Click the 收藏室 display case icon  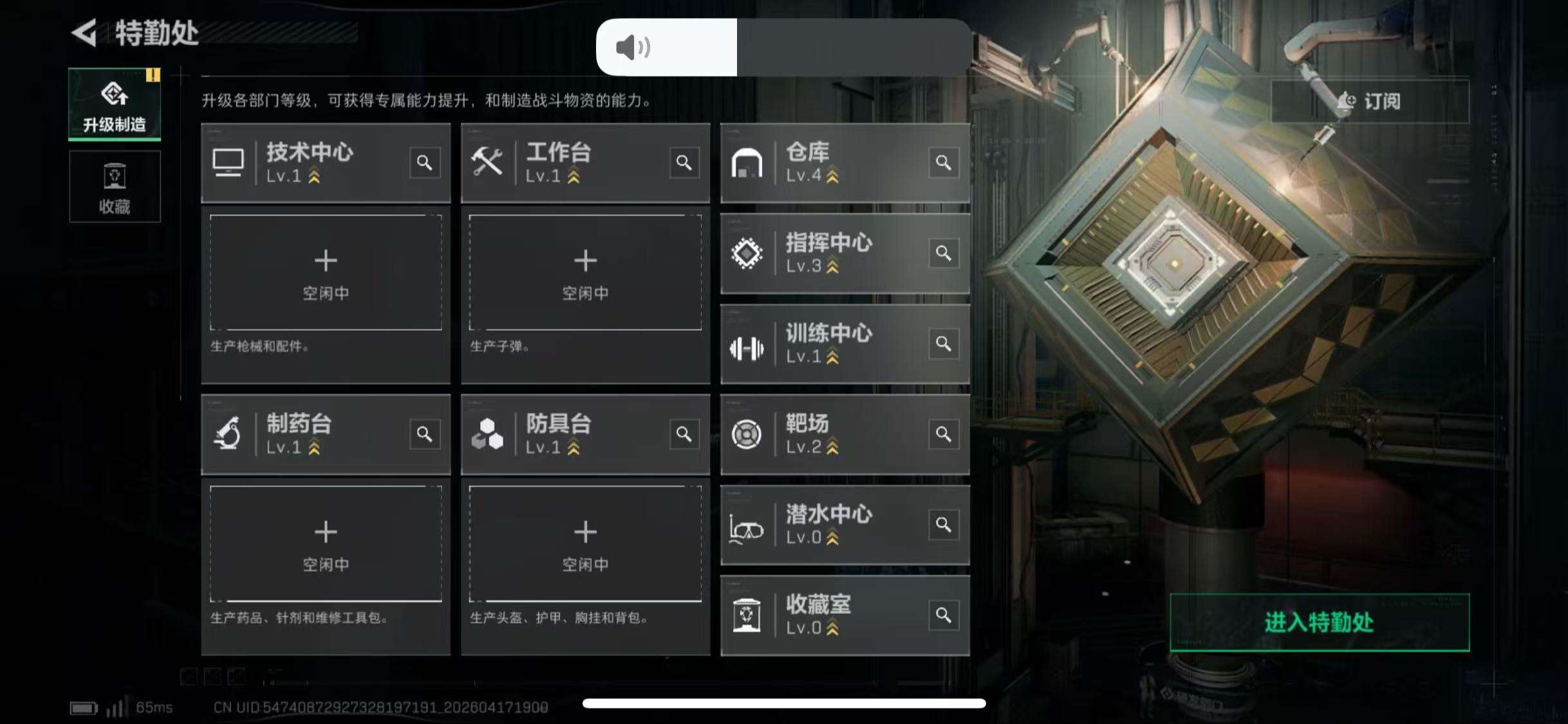click(748, 615)
